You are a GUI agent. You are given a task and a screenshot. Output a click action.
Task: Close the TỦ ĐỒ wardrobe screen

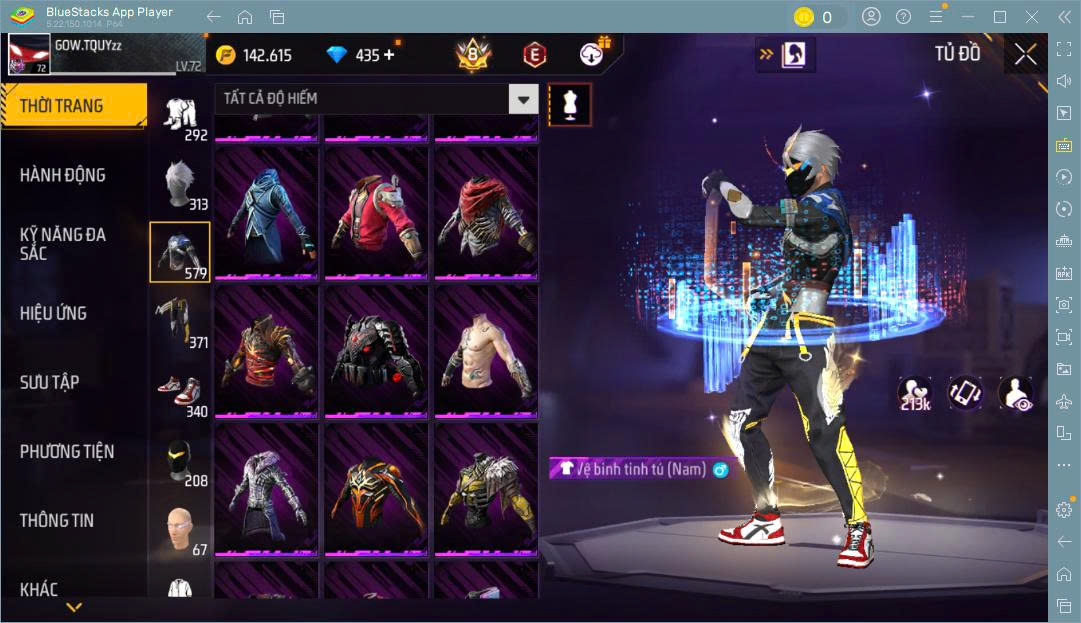[x=1025, y=54]
